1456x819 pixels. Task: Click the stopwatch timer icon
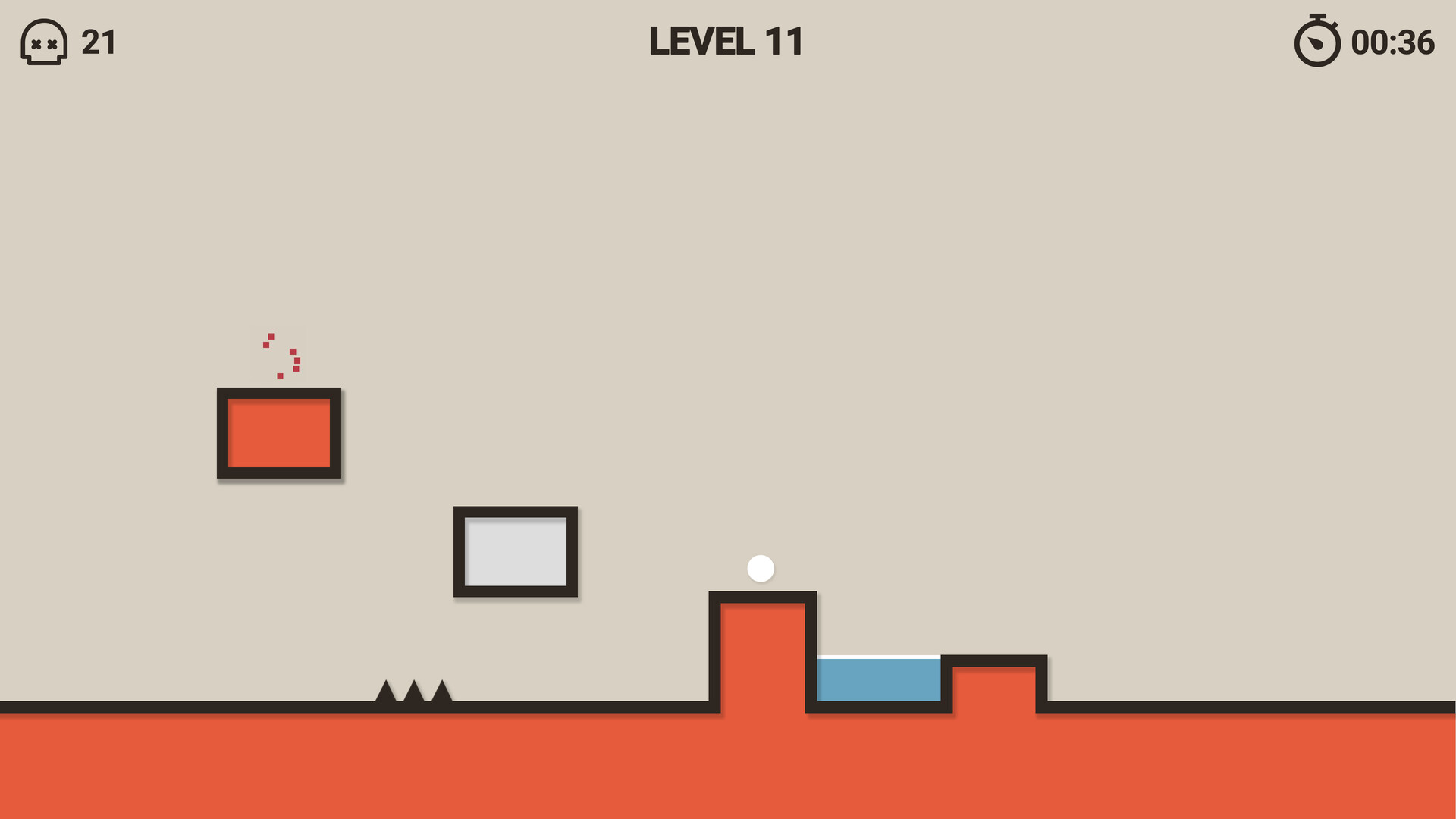(1317, 45)
